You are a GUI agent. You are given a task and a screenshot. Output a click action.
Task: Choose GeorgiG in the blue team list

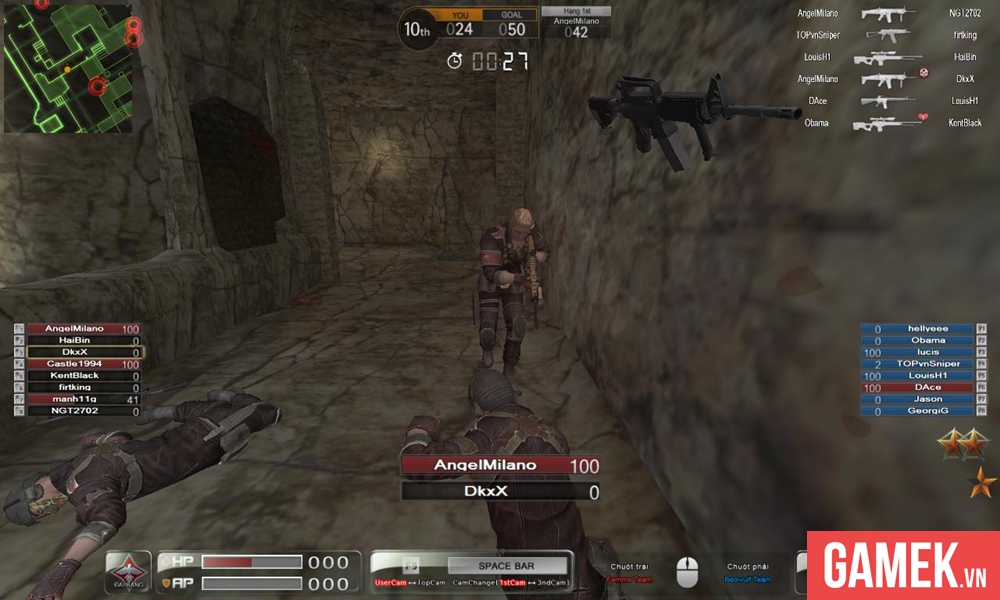pyautogui.click(x=918, y=411)
